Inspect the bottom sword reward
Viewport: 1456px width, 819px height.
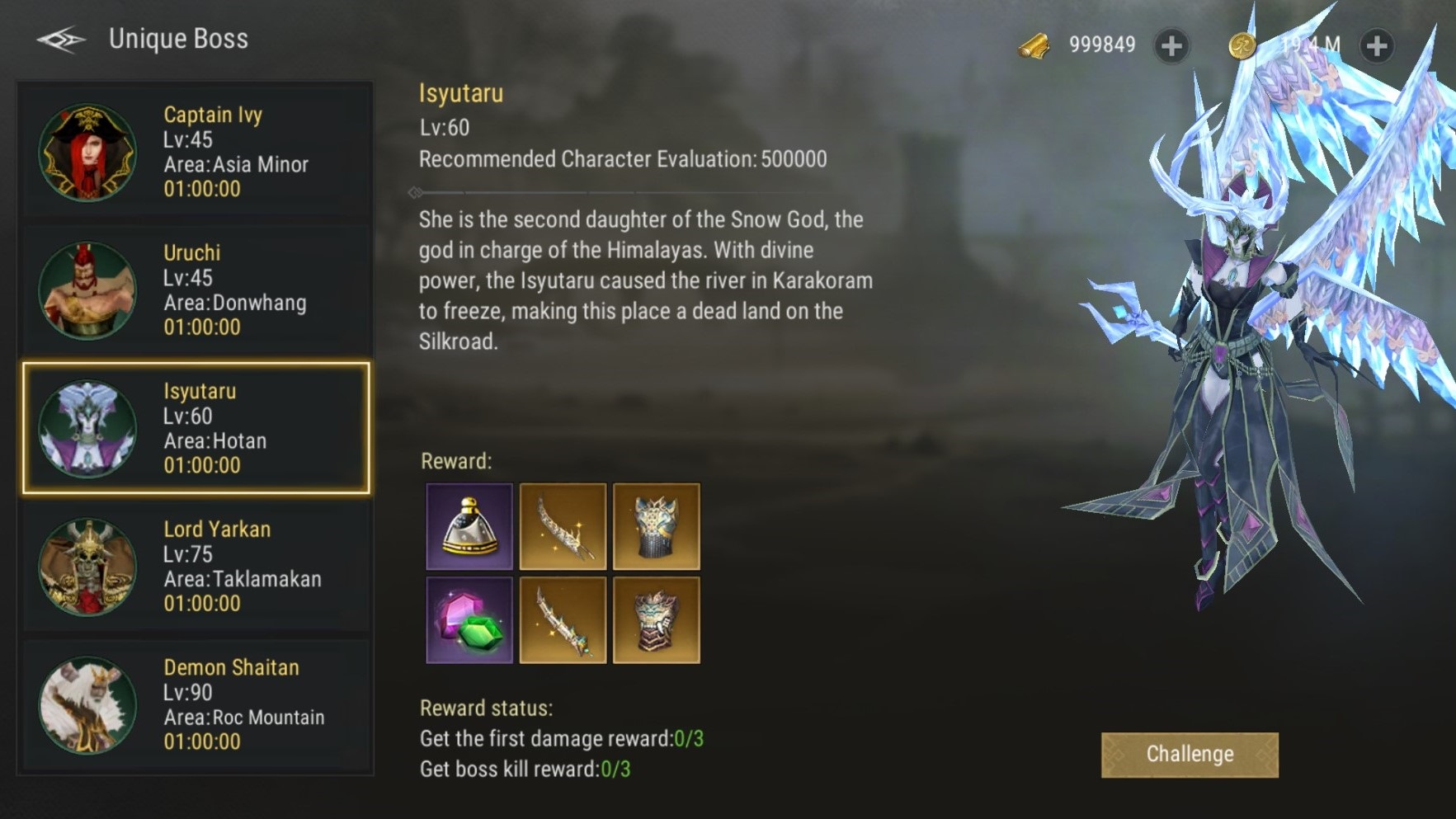563,620
